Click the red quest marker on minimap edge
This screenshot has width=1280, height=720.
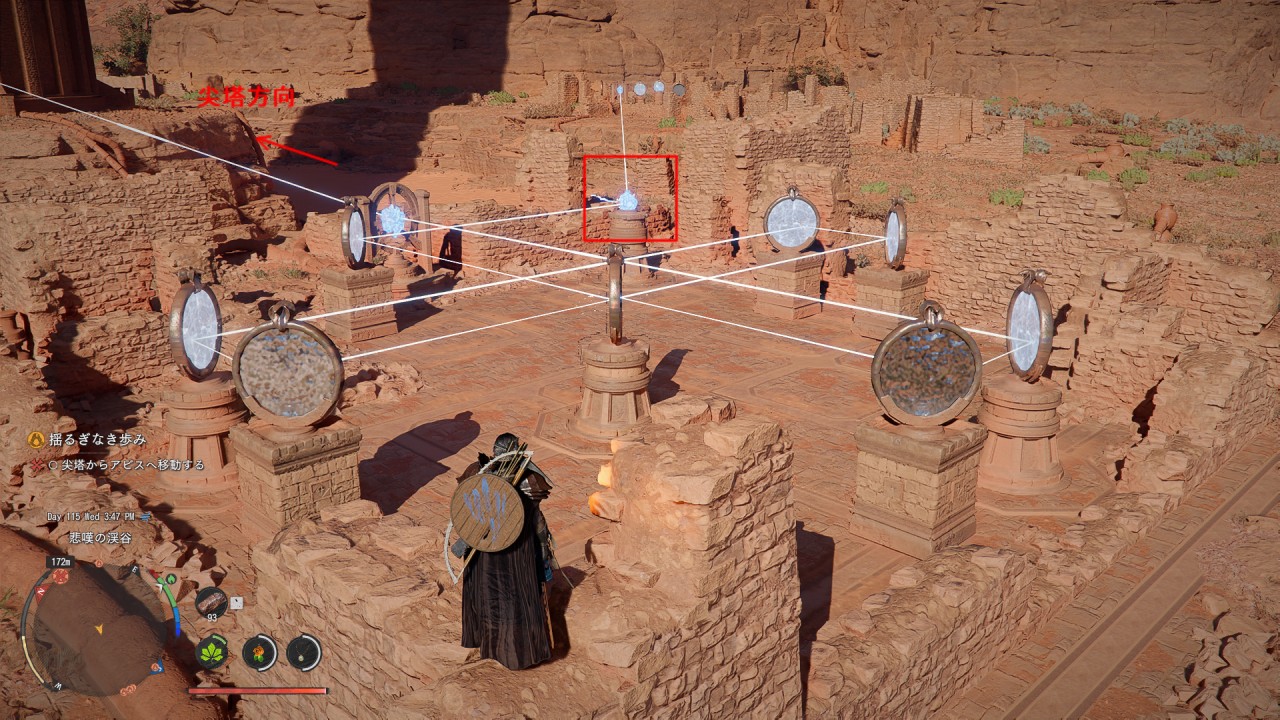[x=61, y=576]
